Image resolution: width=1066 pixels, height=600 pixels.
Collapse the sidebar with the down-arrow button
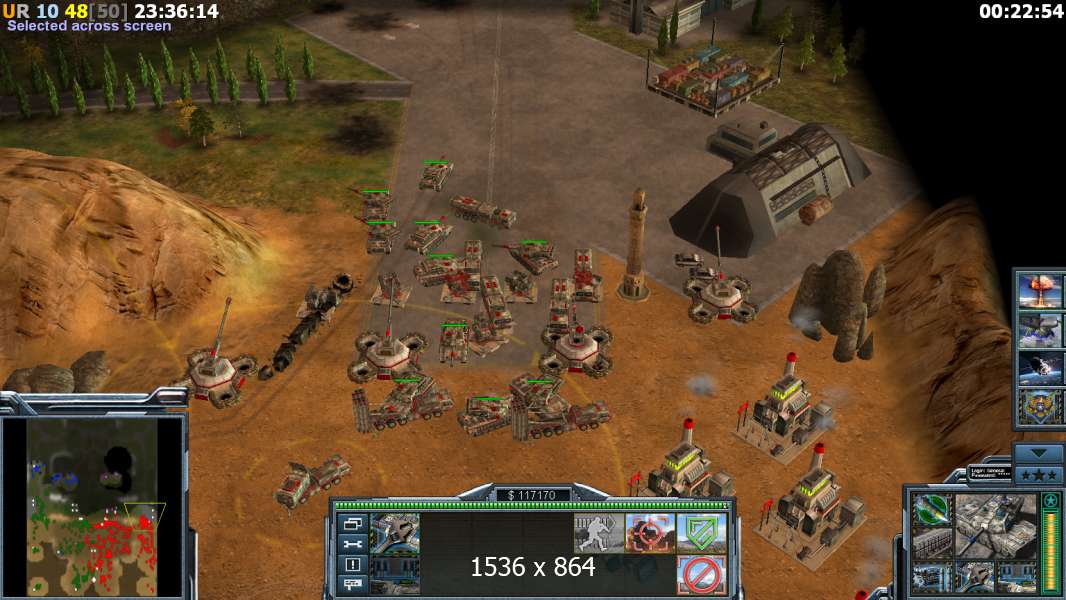pos(1038,453)
